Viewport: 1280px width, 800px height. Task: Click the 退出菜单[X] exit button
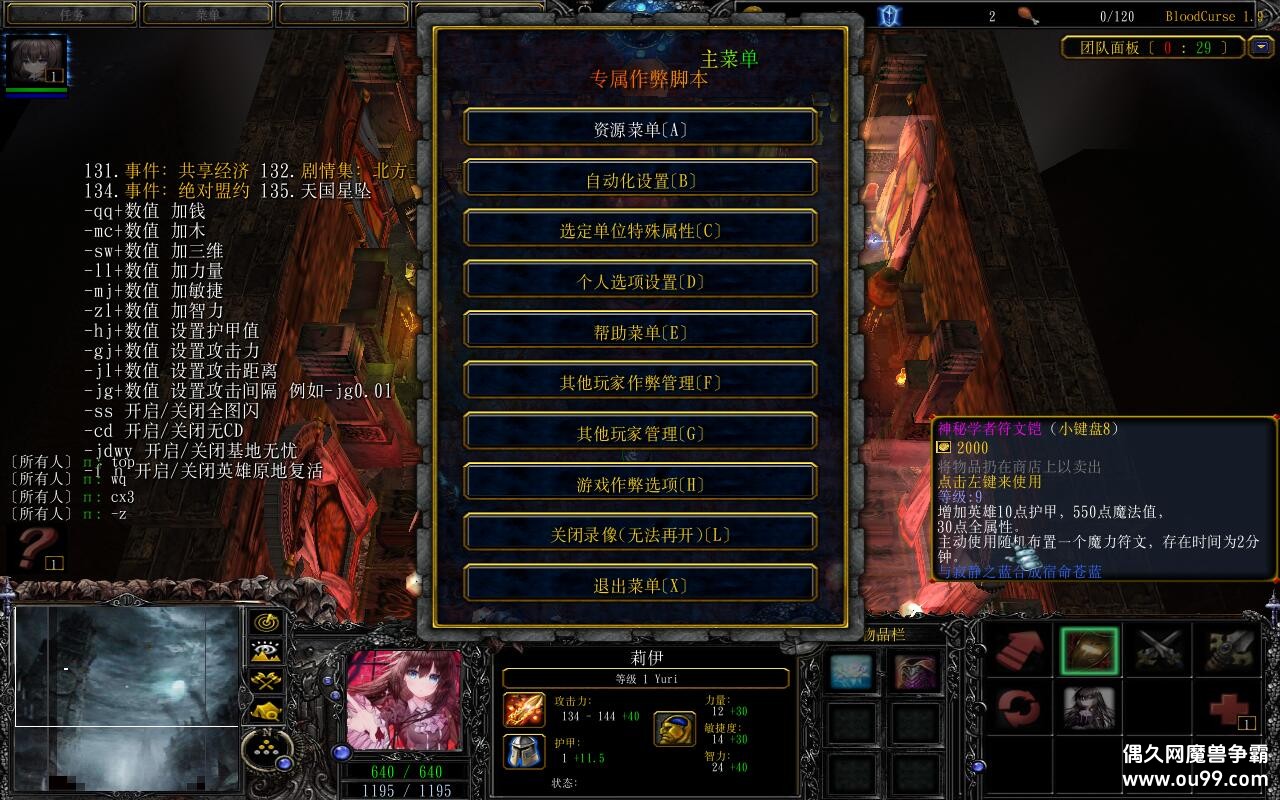(x=639, y=584)
